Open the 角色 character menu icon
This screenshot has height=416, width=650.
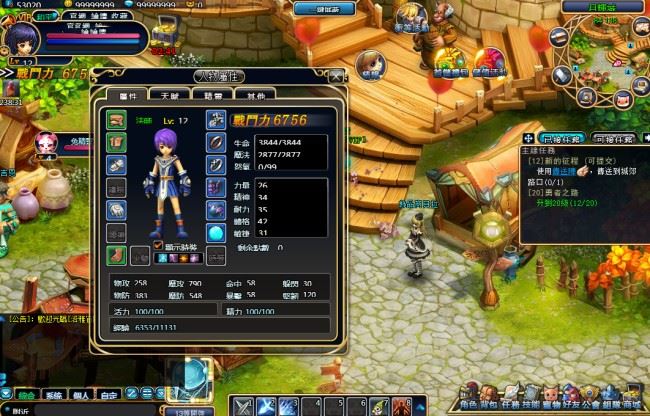468,393
